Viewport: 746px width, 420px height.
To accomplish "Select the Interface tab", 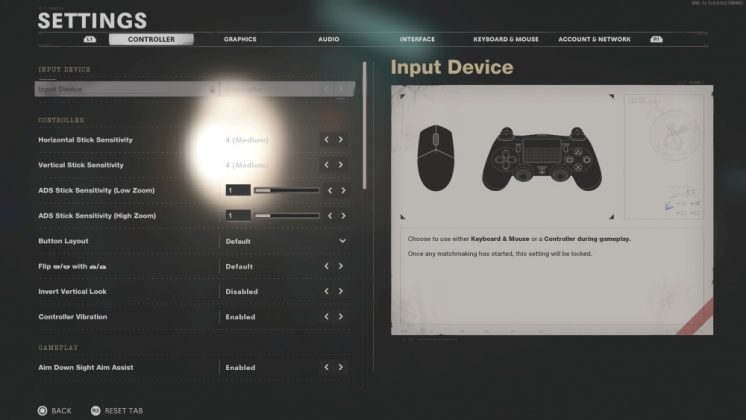I will 417,39.
